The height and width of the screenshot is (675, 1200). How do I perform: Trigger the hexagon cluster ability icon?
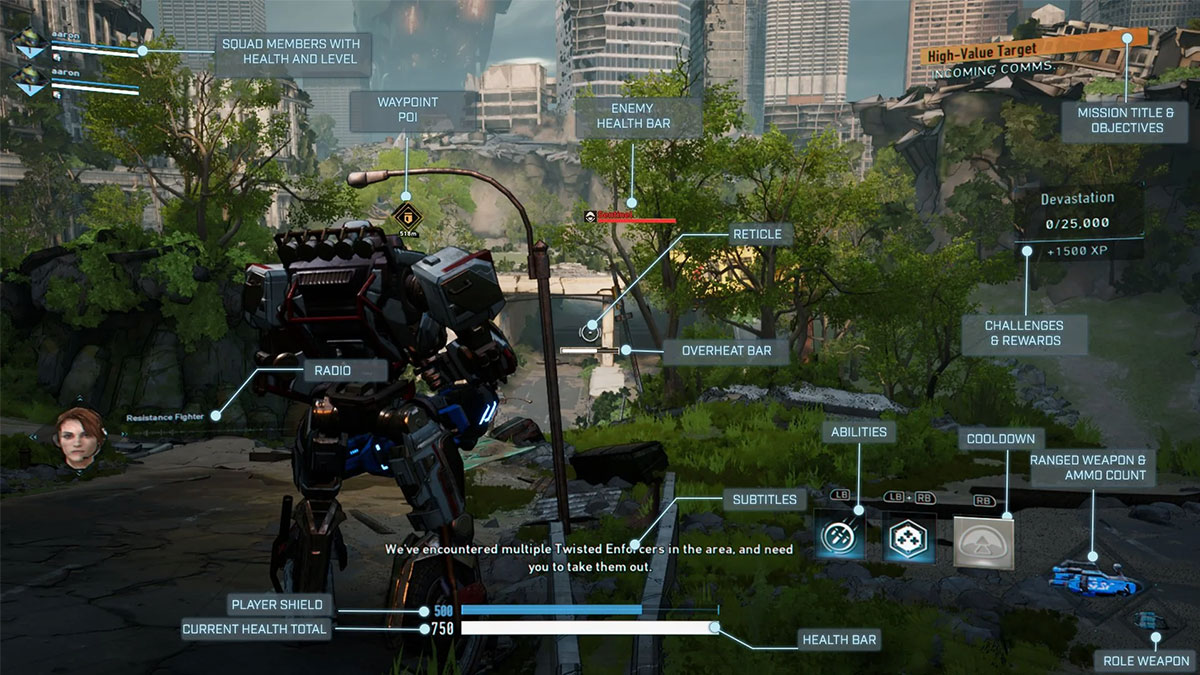pos(909,540)
